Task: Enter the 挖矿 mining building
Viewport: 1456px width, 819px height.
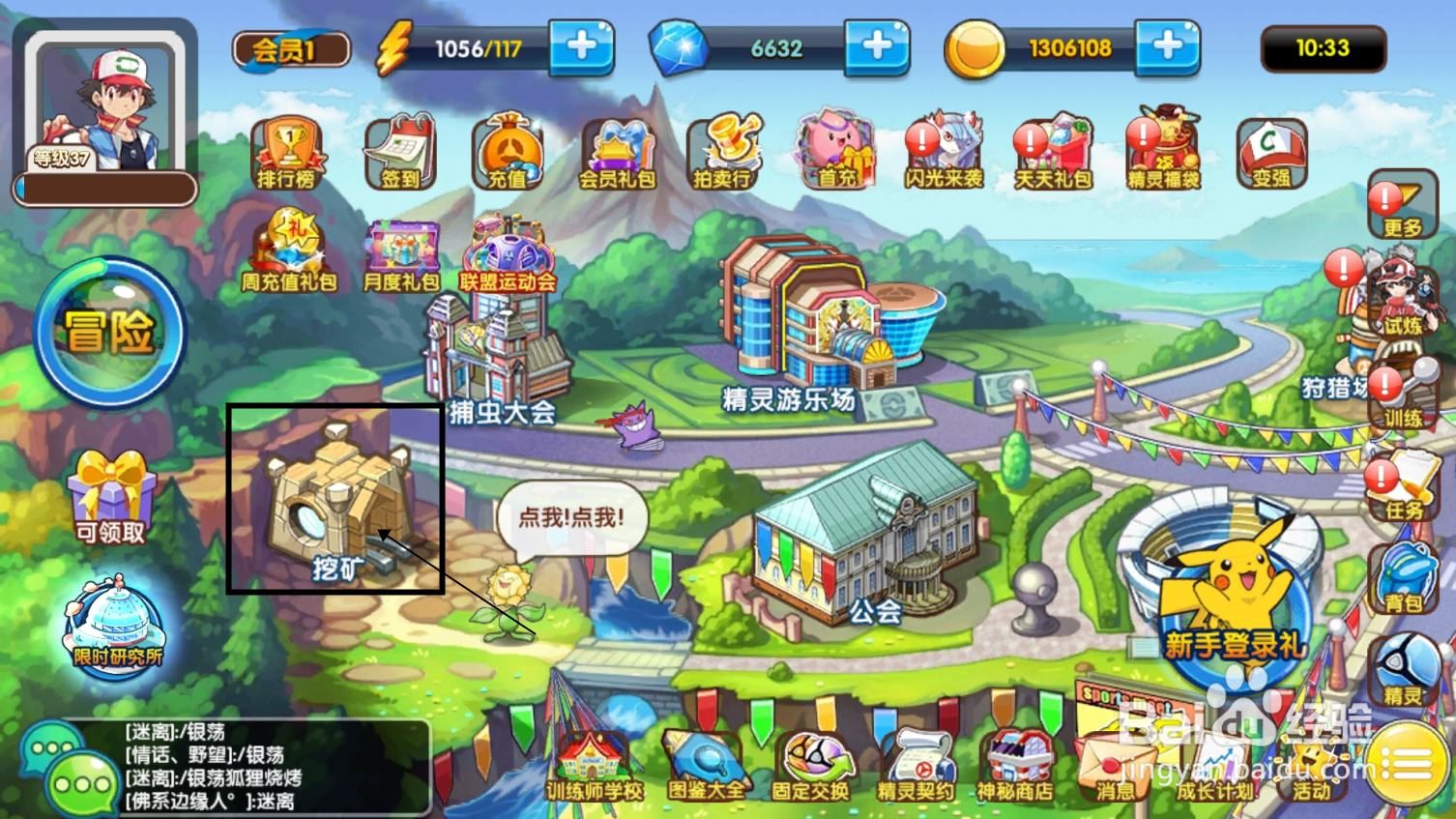Action: click(x=334, y=503)
